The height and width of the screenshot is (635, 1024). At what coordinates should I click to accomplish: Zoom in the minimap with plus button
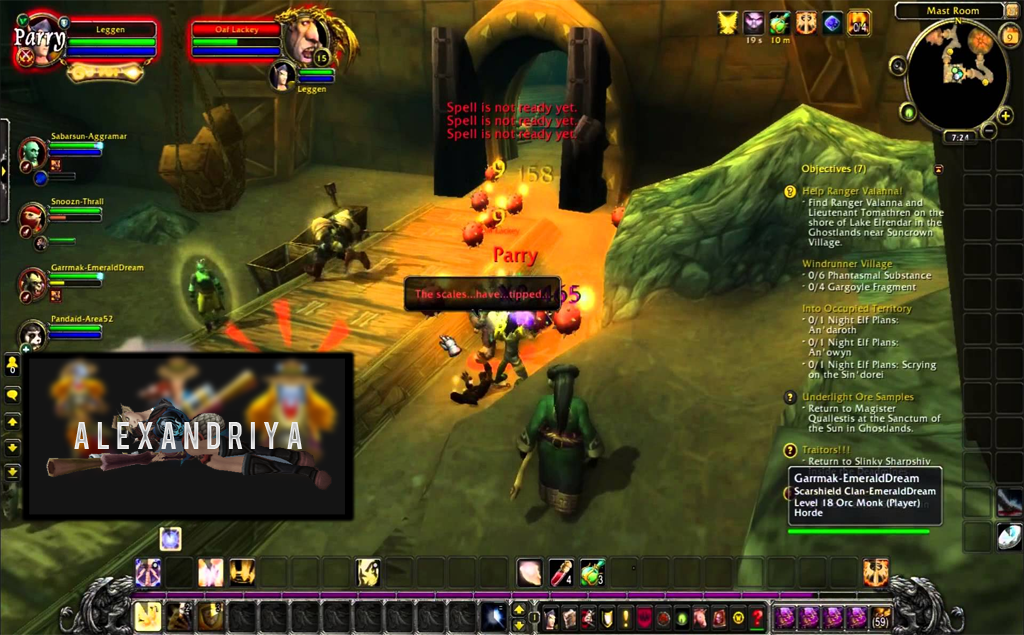coord(1004,117)
